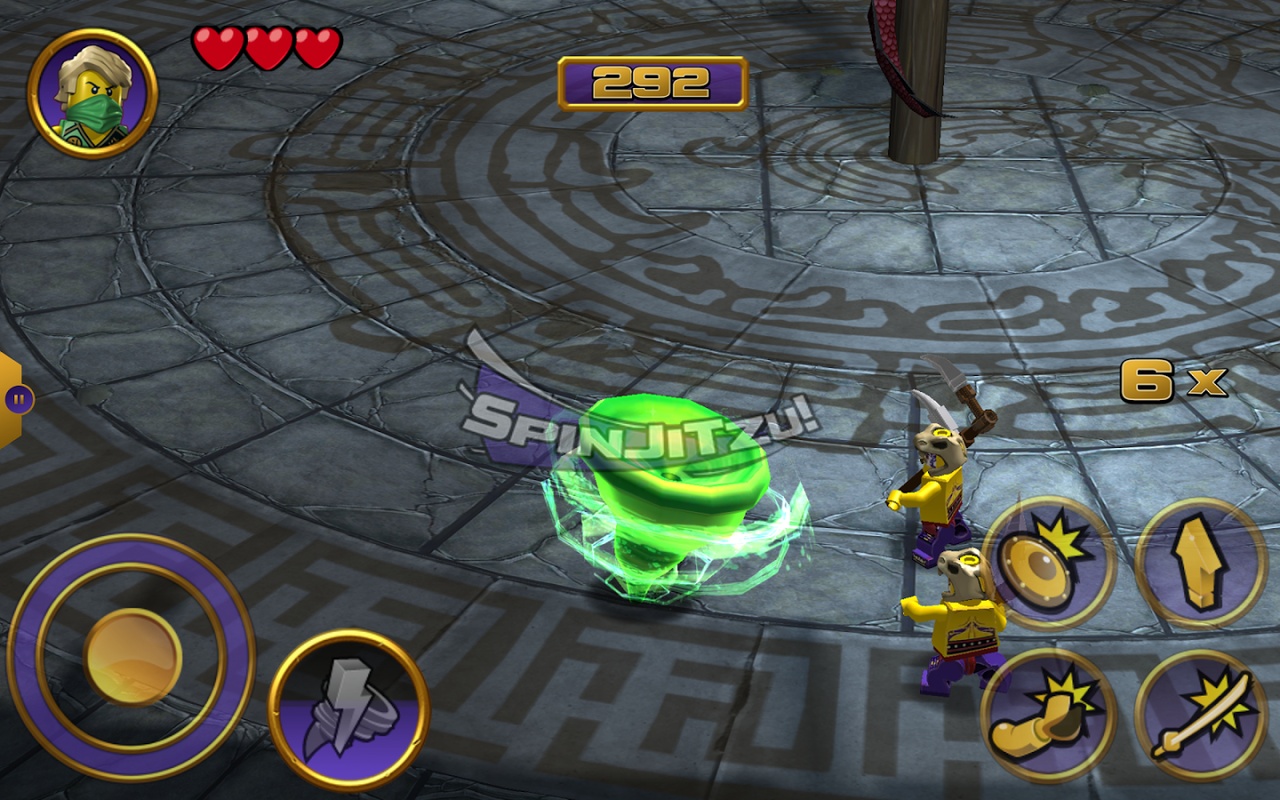Activate the Spinjitzu tornado ability
The height and width of the screenshot is (800, 1280).
point(349,709)
